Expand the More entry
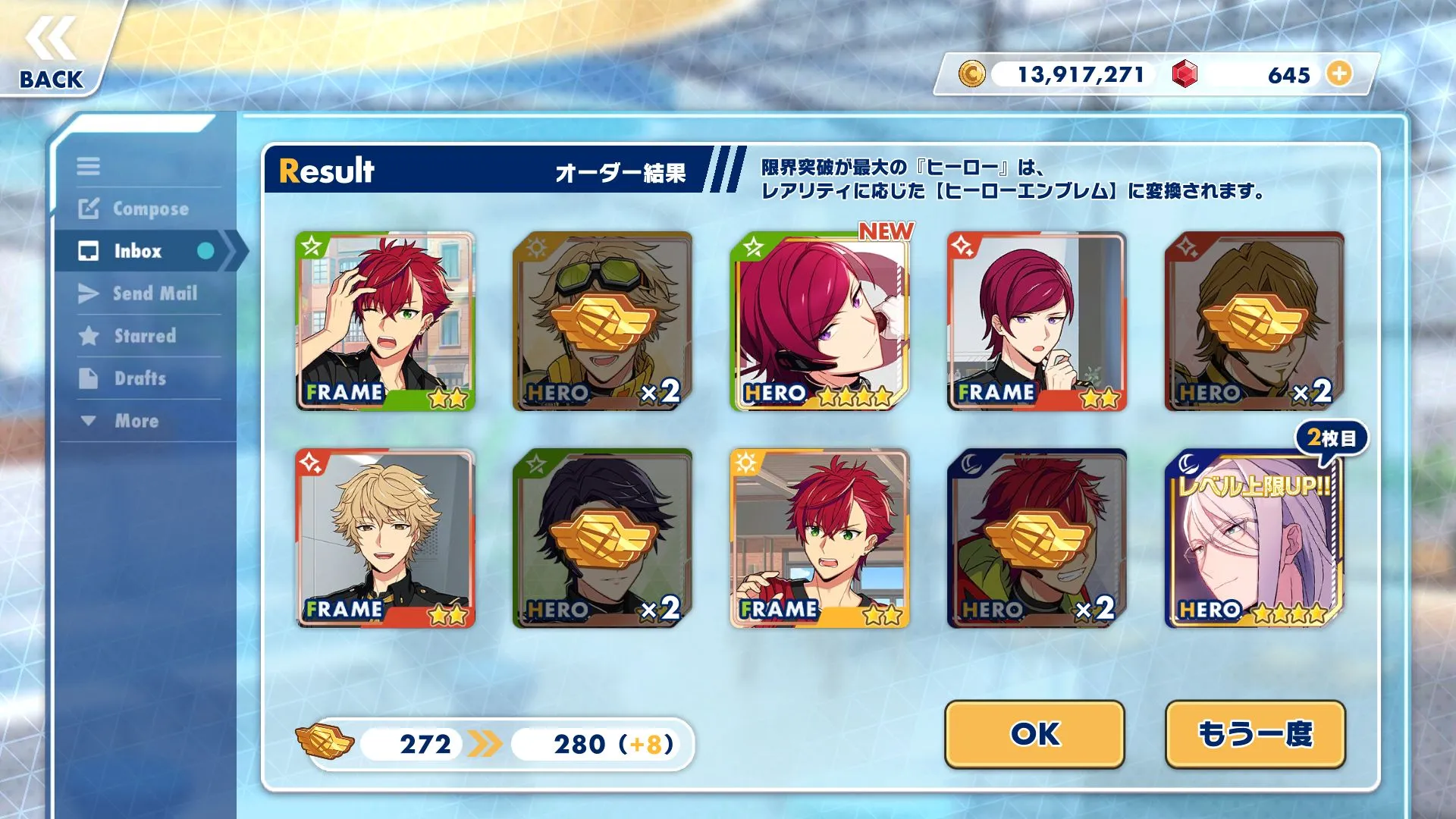The height and width of the screenshot is (819, 1456). (136, 421)
